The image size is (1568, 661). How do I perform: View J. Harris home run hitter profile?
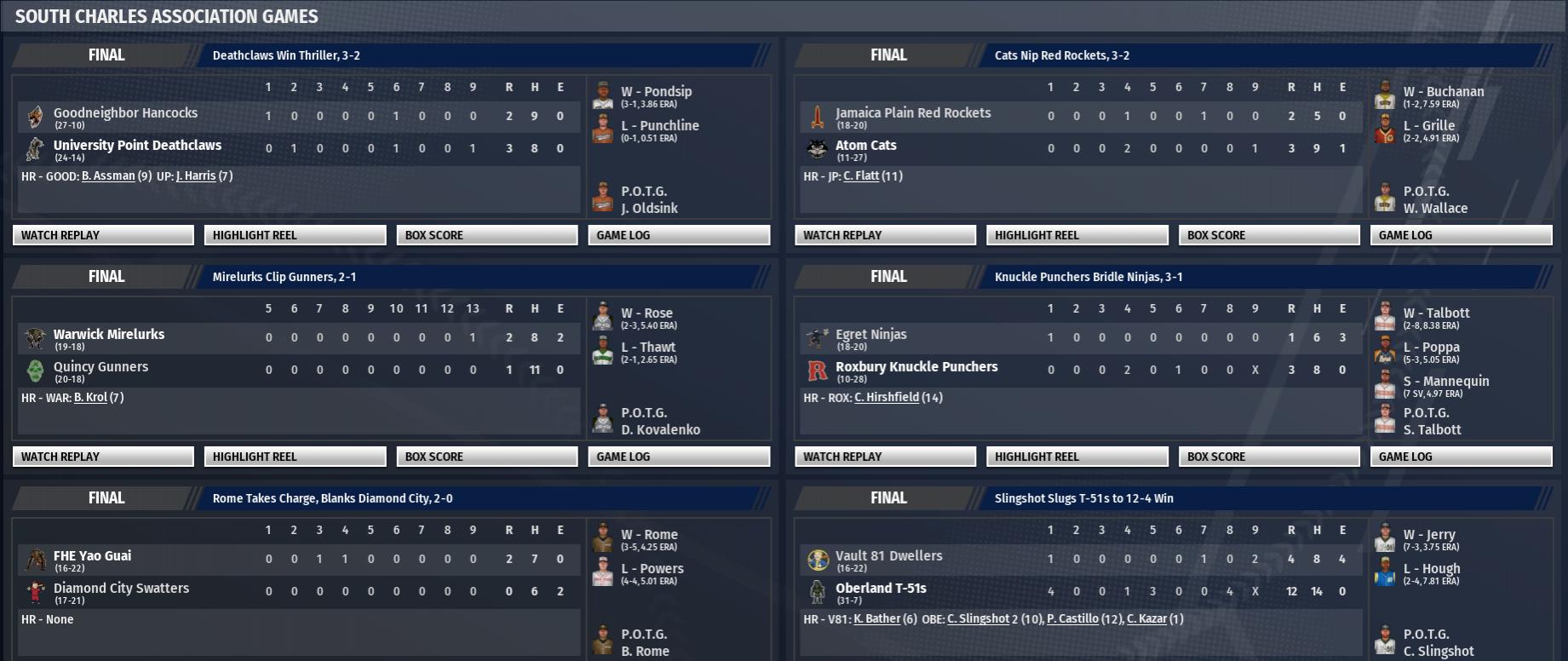point(196,176)
